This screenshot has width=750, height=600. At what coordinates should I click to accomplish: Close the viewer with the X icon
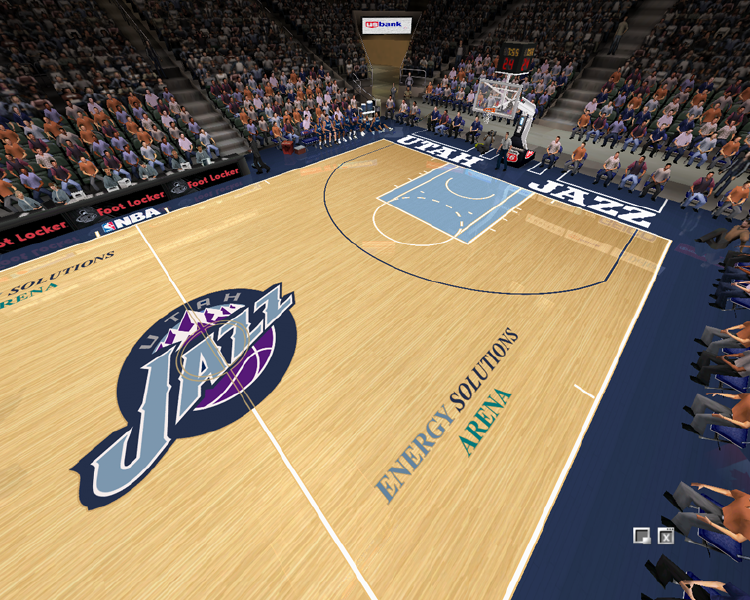pos(666,536)
